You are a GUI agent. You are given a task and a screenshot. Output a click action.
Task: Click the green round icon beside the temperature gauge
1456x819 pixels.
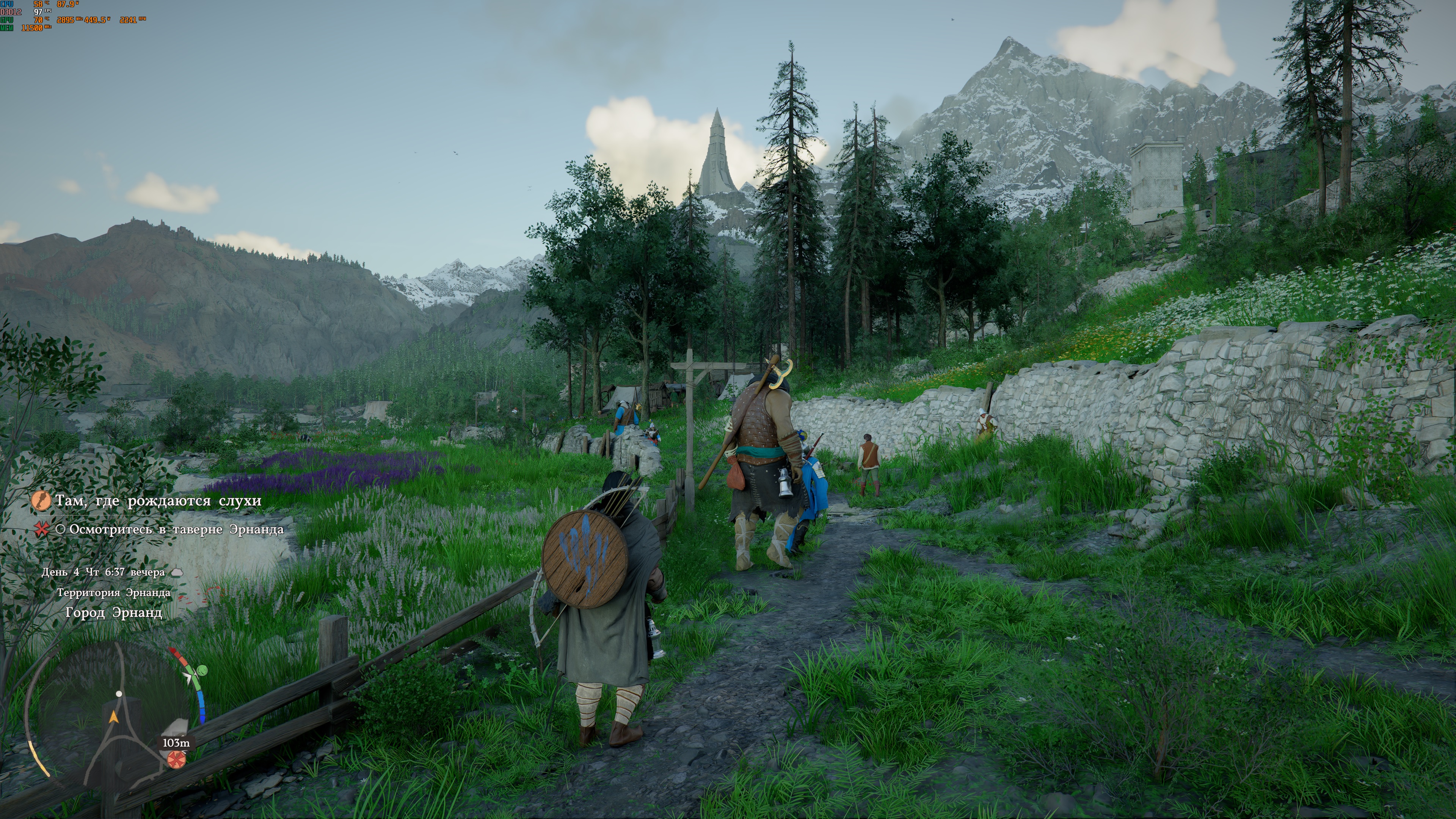202,670
